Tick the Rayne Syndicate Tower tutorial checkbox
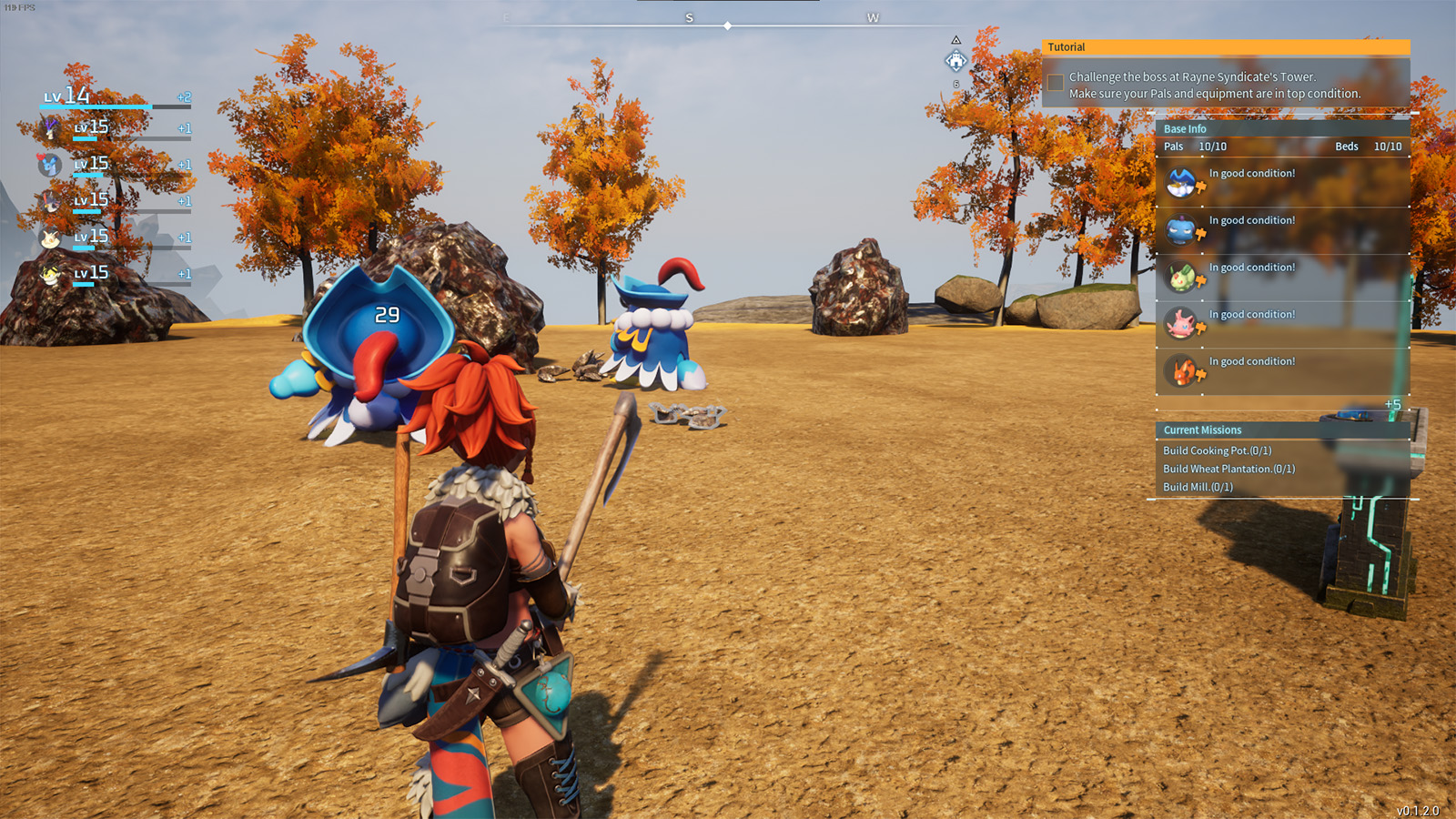The width and height of the screenshot is (1456, 819). [x=1056, y=84]
